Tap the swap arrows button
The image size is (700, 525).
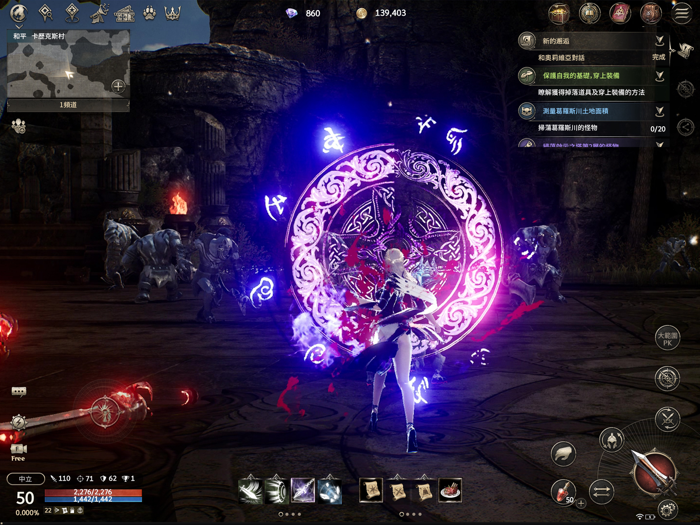pos(601,490)
